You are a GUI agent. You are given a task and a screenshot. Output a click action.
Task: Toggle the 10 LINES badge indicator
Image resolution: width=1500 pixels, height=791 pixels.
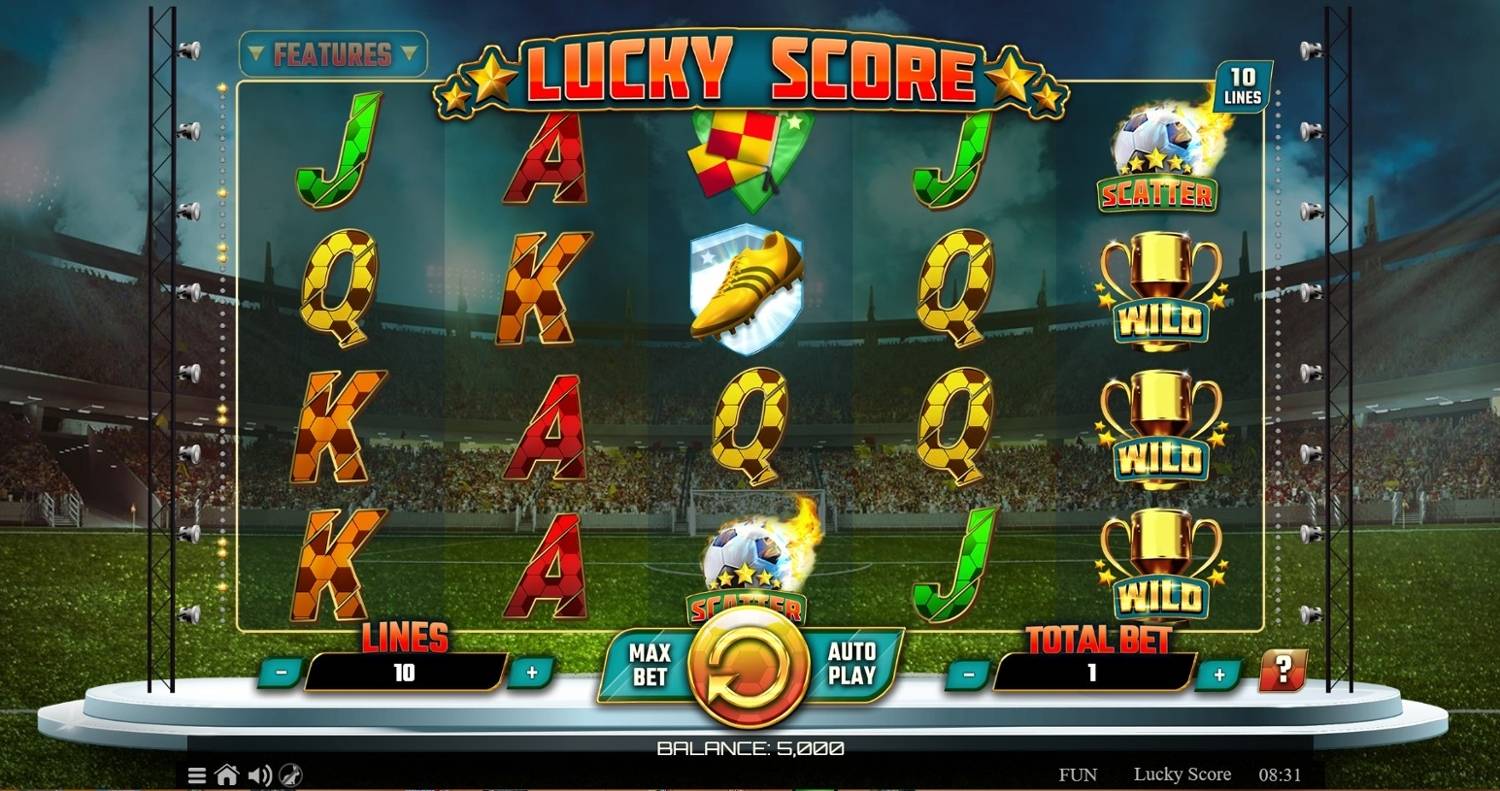click(x=1243, y=83)
